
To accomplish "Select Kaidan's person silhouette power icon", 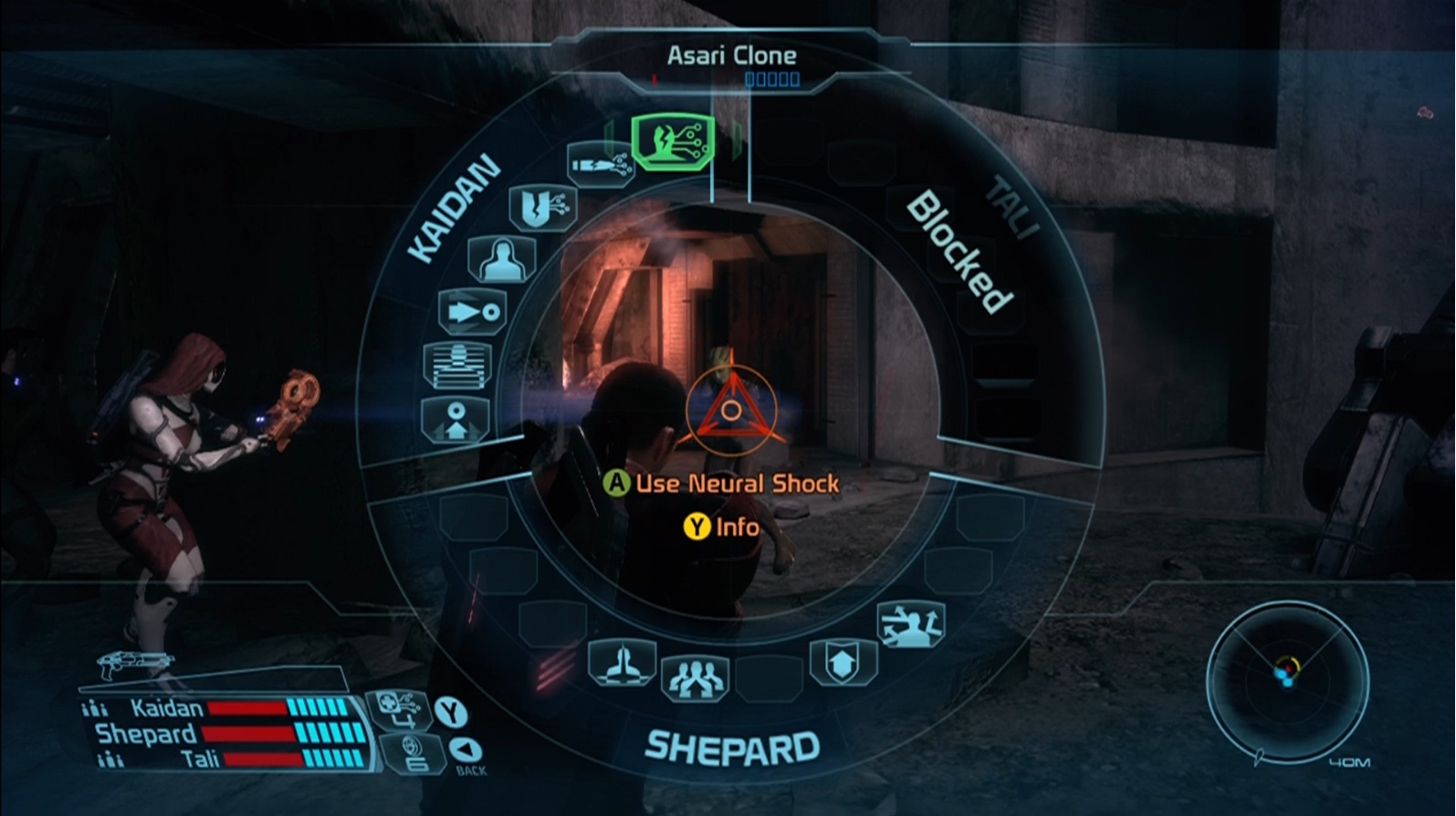I will (x=501, y=259).
